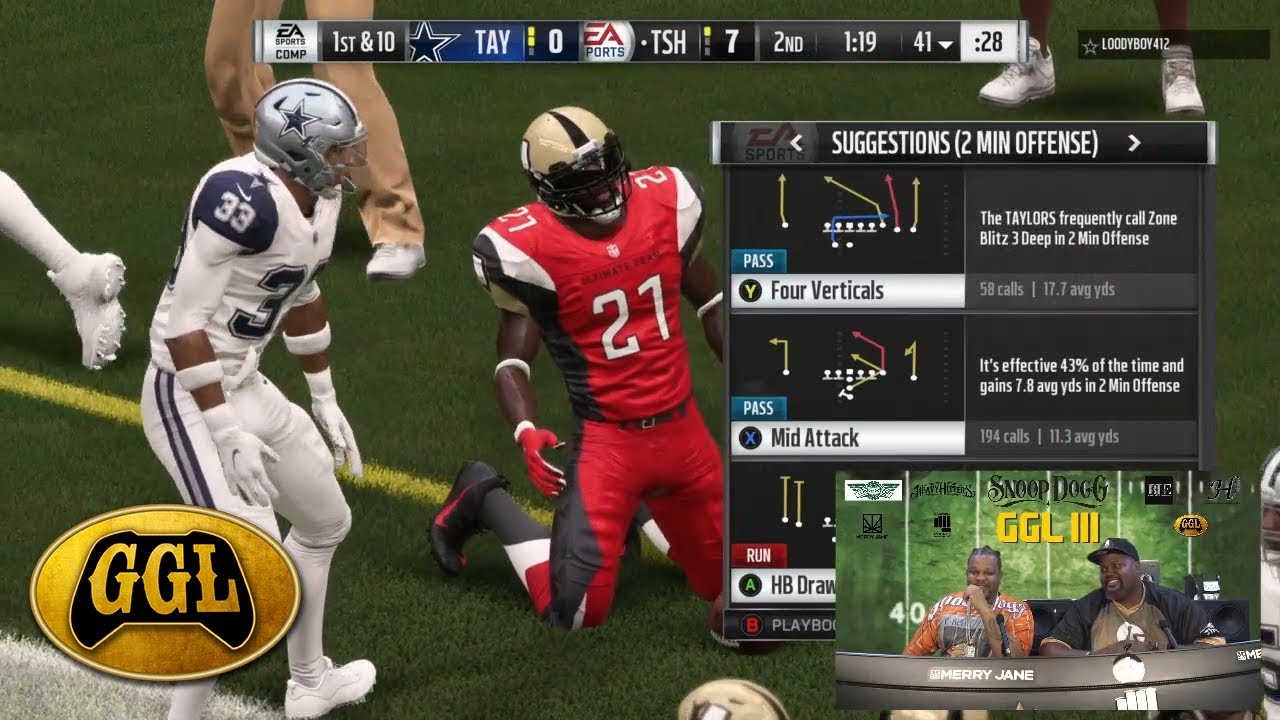The width and height of the screenshot is (1280, 720).
Task: Click the commentator webcam overlay
Action: tap(1047, 590)
